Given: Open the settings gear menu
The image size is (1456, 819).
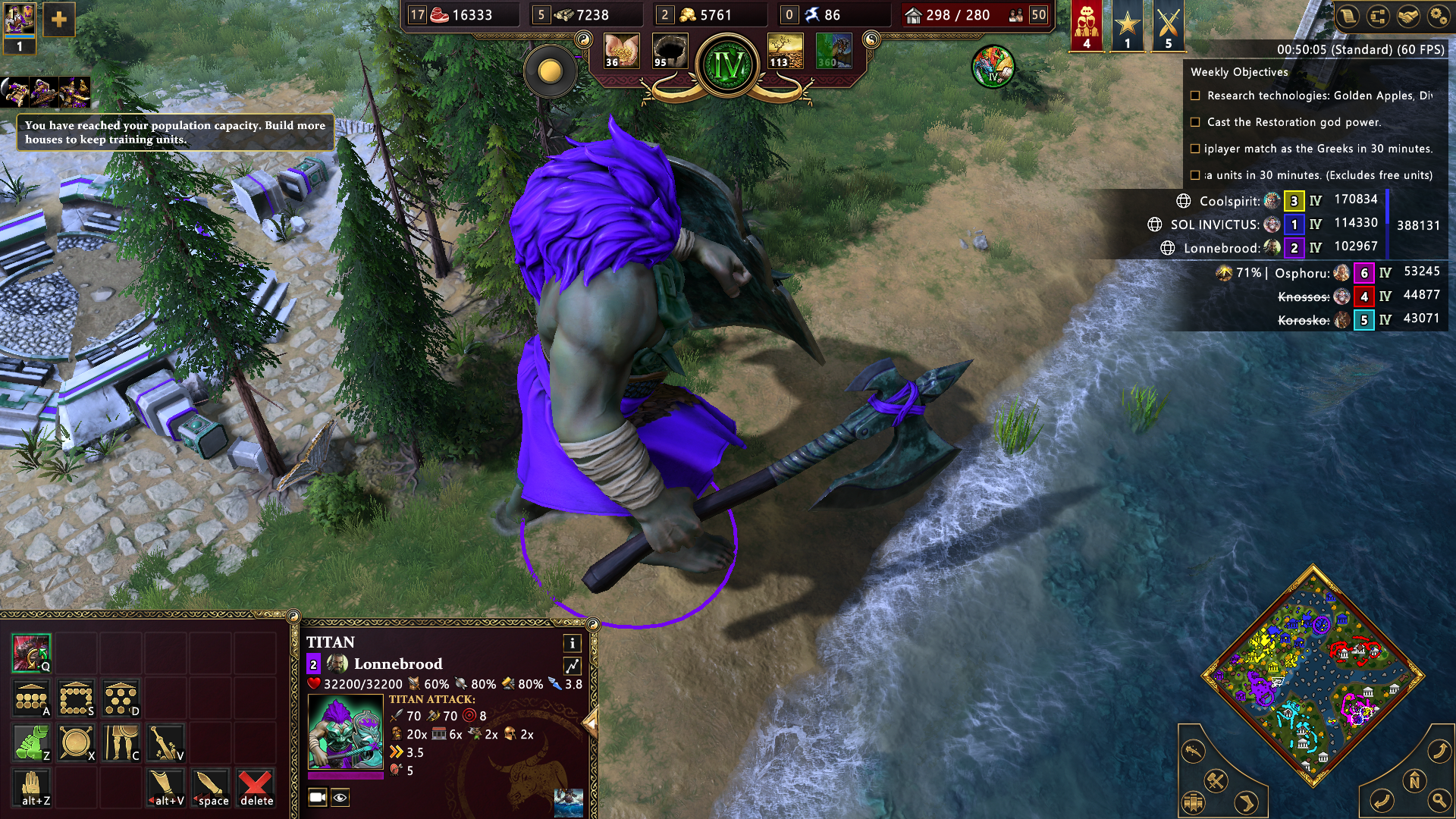Looking at the screenshot, I should point(1438,17).
